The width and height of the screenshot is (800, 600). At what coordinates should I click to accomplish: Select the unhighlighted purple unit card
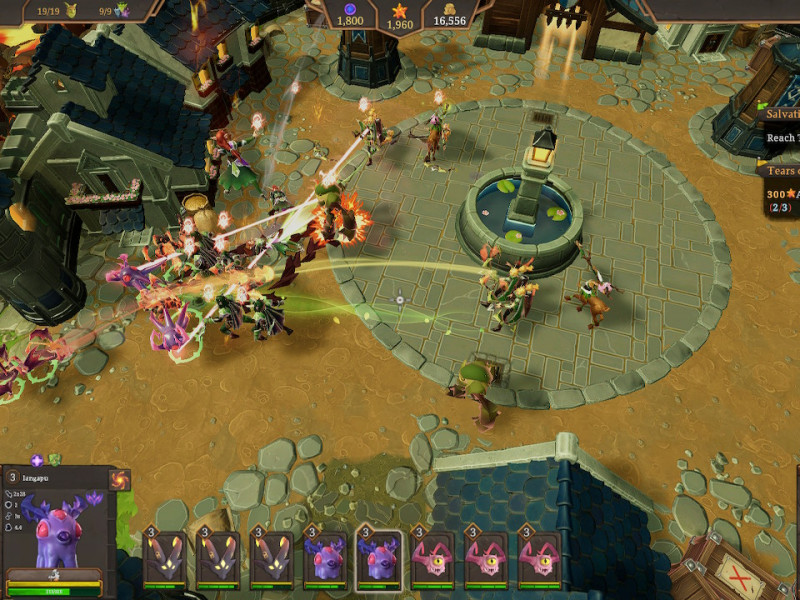(326, 558)
